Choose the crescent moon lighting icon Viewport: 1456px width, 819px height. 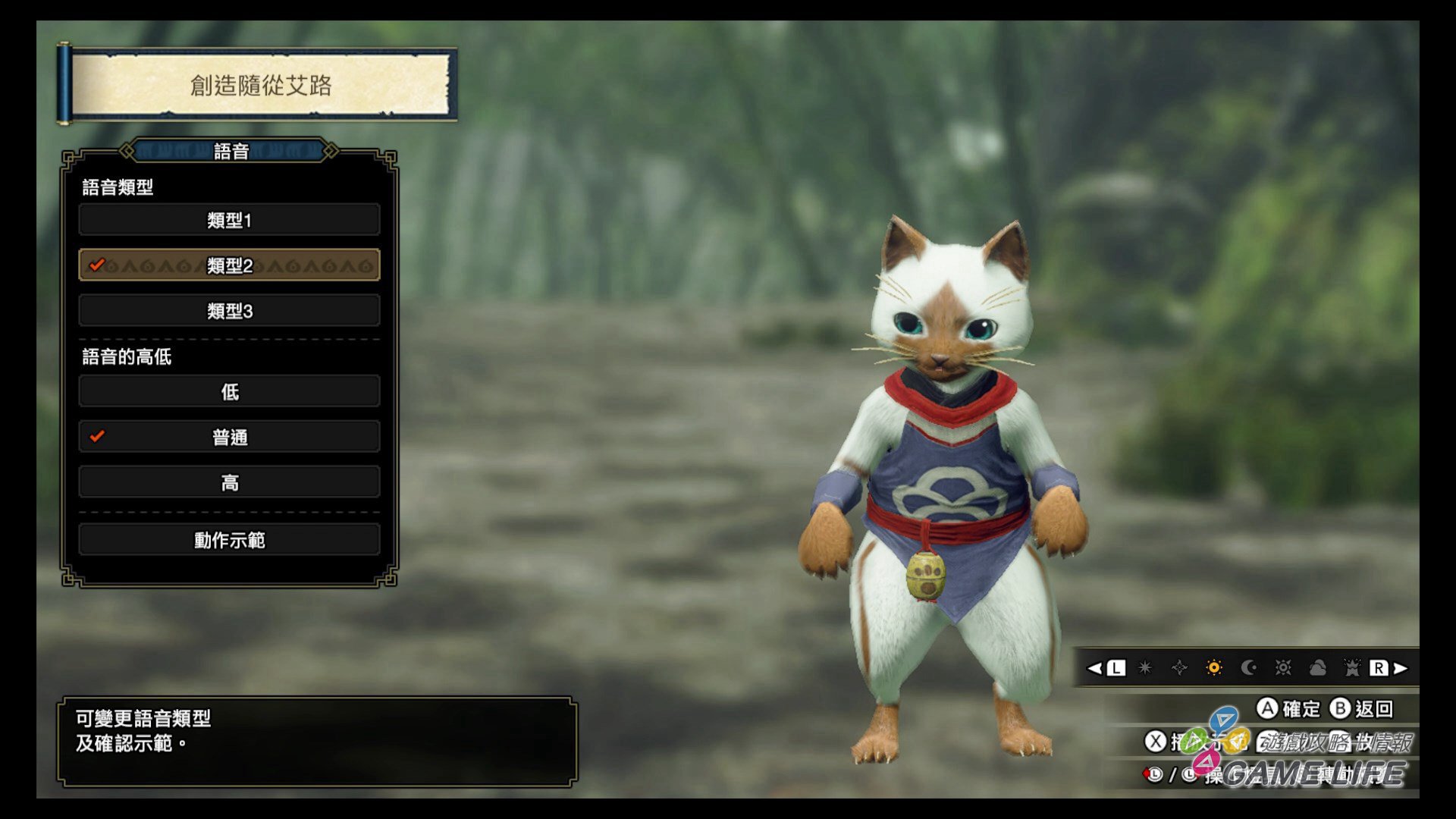pyautogui.click(x=1248, y=668)
